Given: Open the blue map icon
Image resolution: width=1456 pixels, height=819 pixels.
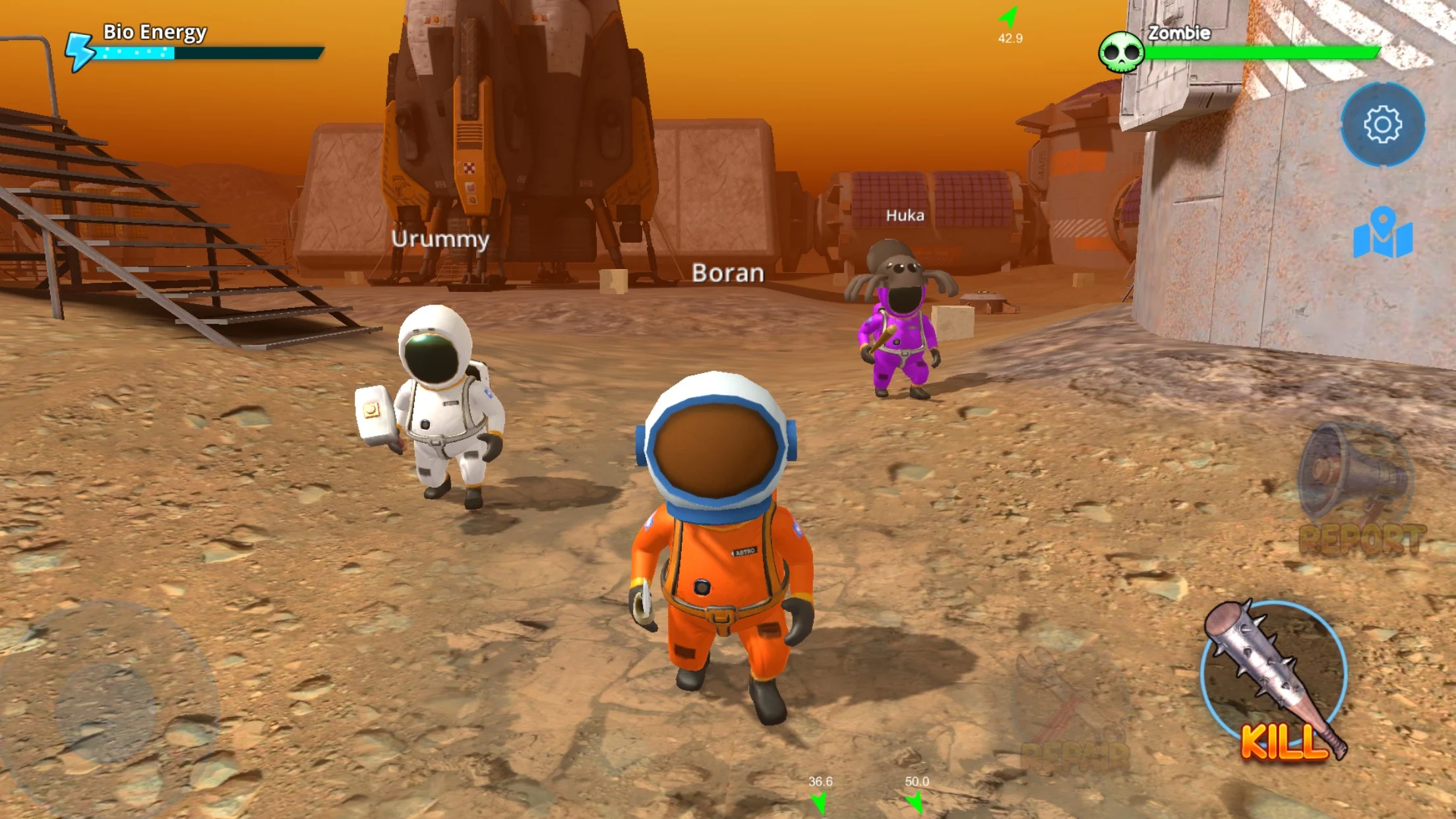Looking at the screenshot, I should [x=1382, y=233].
